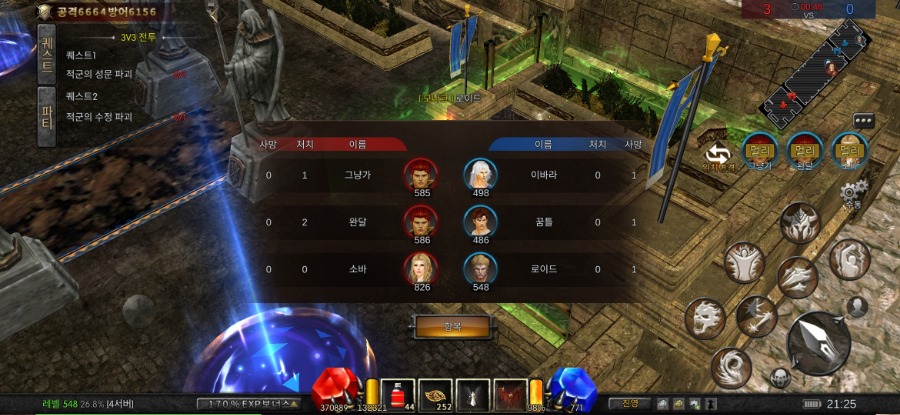
Task: Open the gear settings icon
Action: tap(851, 192)
